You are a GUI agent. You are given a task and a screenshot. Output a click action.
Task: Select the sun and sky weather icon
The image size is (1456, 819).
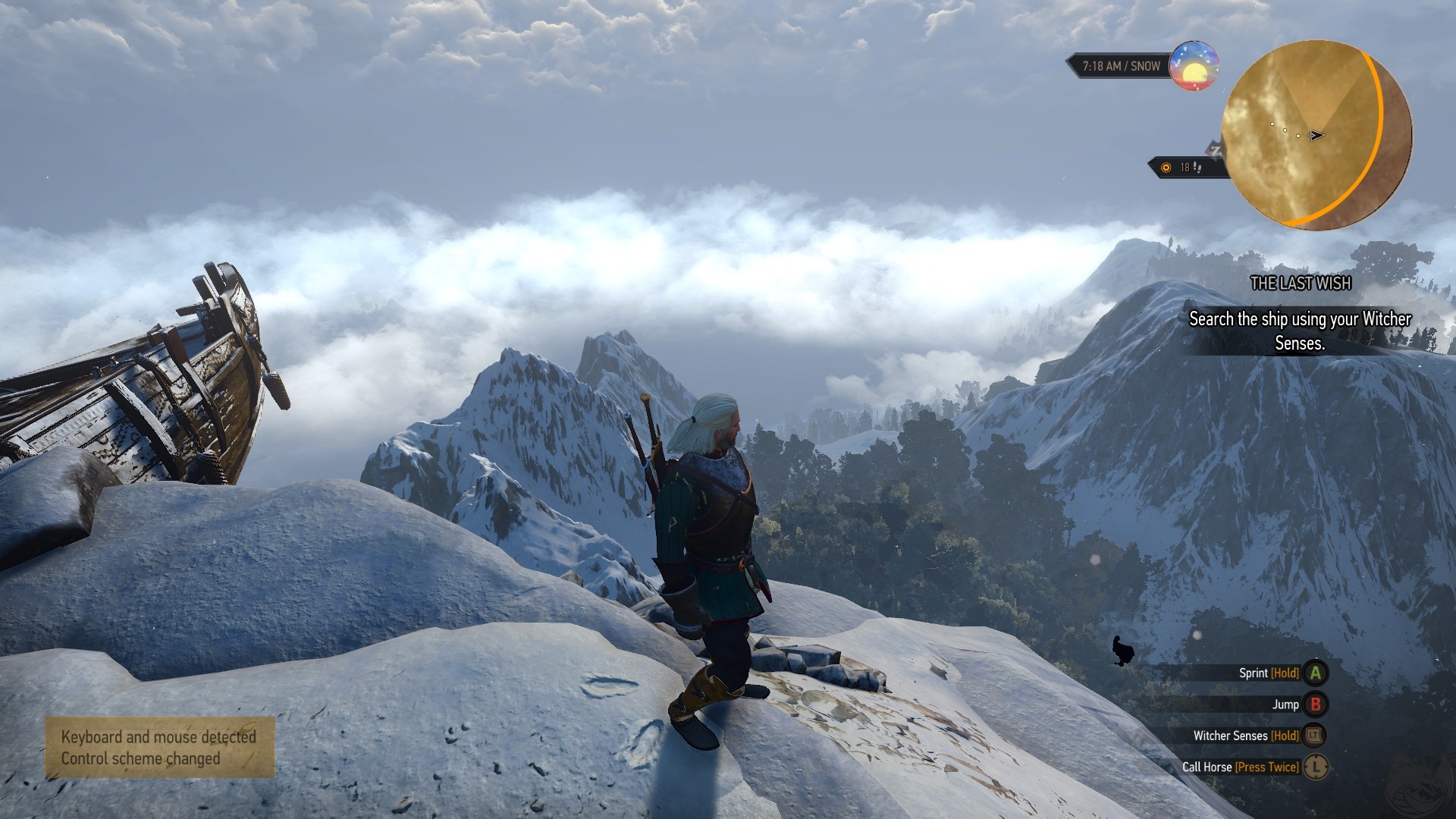coord(1194,67)
